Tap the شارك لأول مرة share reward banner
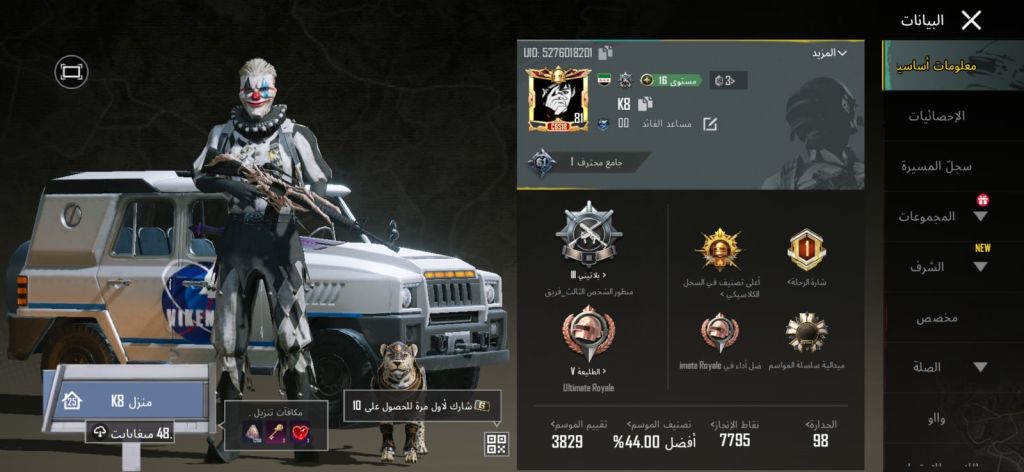This screenshot has width=1024, height=472. (x=422, y=406)
